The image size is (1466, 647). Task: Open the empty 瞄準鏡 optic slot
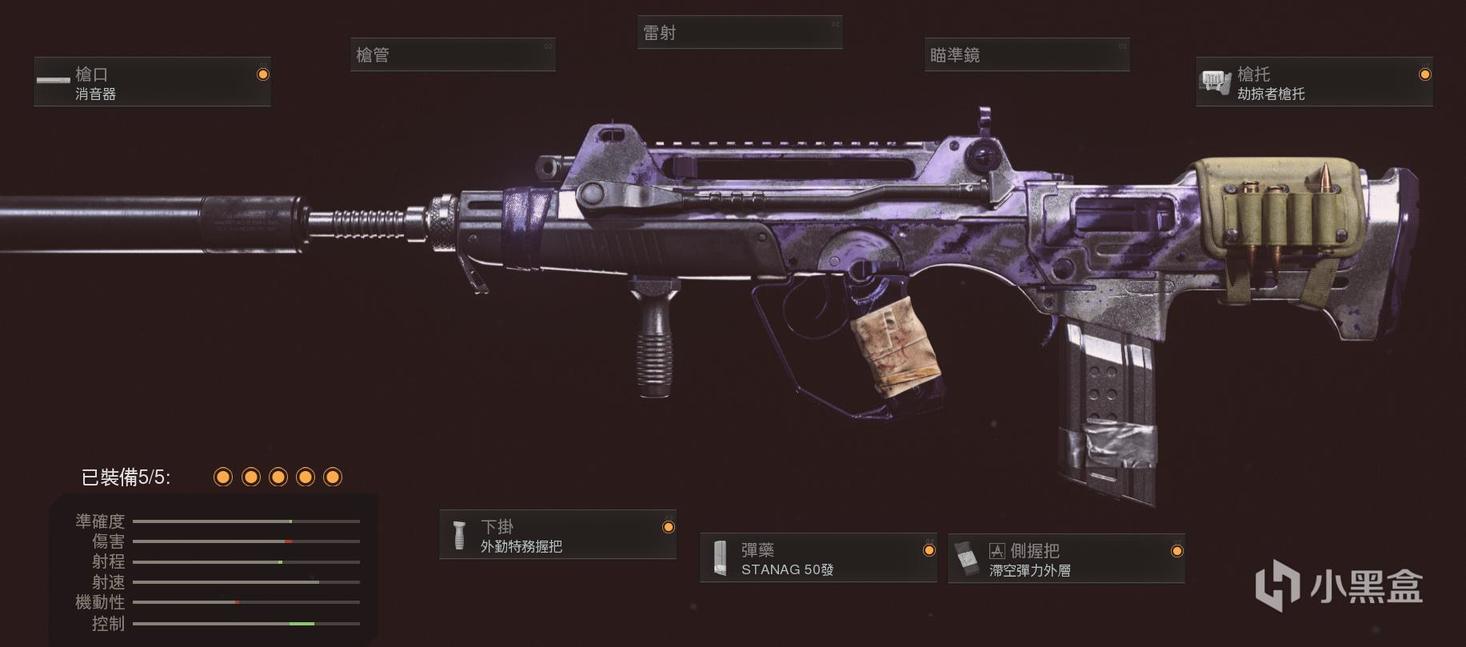tap(1026, 56)
